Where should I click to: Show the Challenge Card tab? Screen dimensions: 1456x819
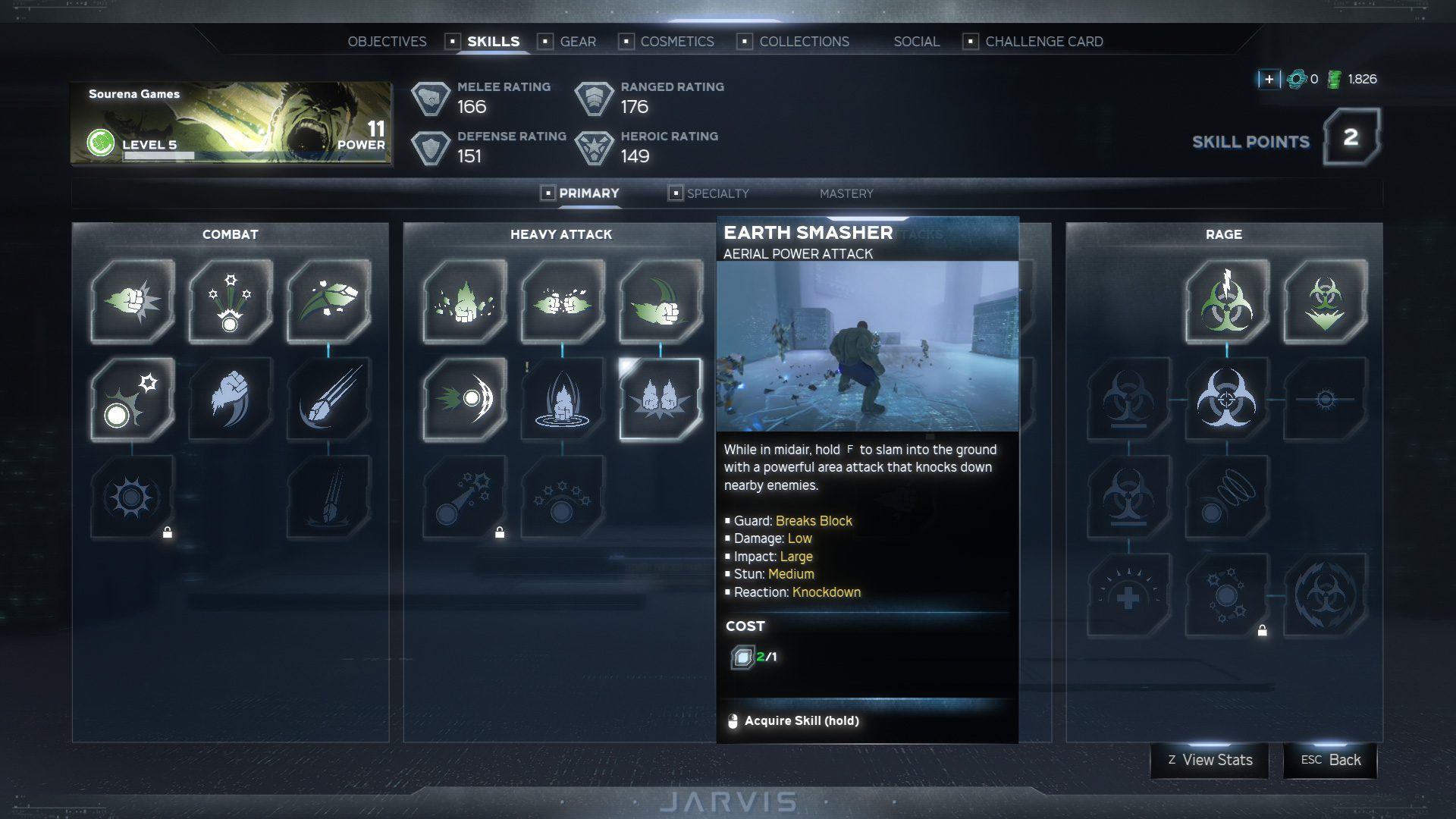click(x=1043, y=42)
